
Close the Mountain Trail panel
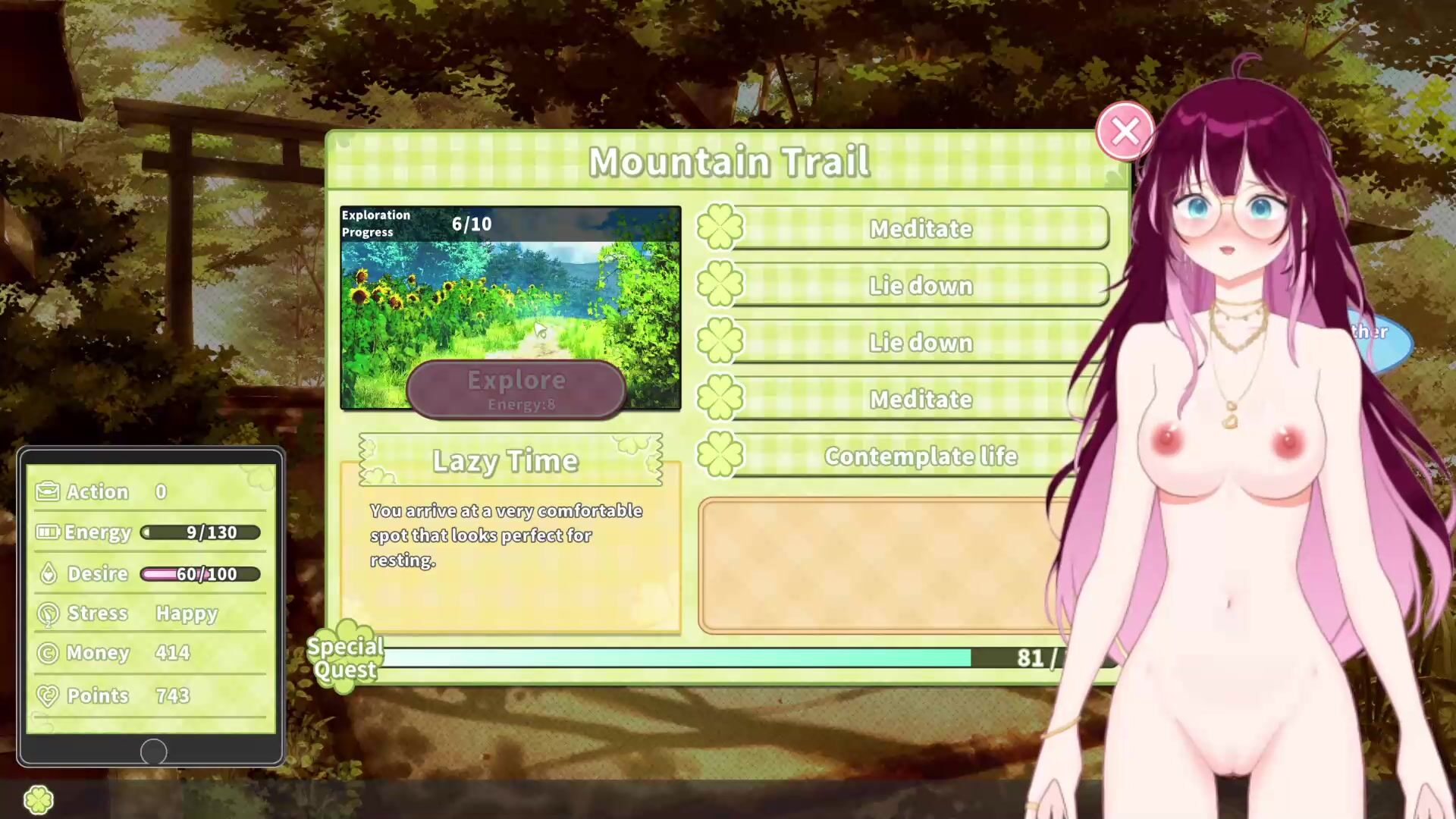pos(1125,131)
